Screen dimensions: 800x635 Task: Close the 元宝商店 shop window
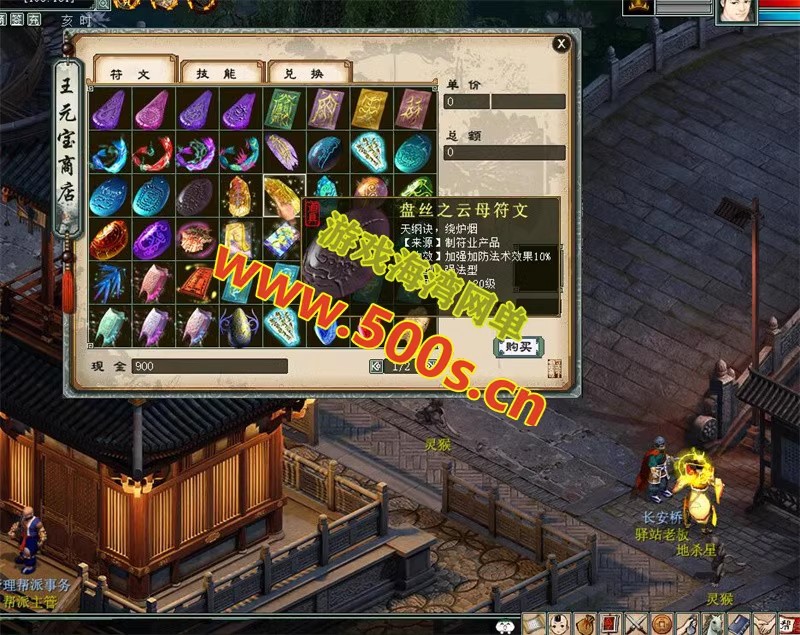click(x=562, y=43)
